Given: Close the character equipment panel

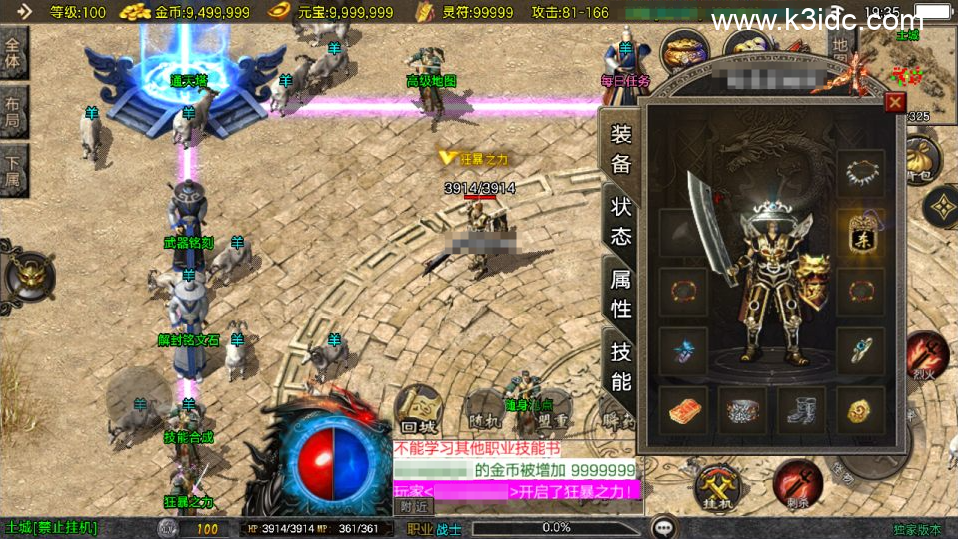Looking at the screenshot, I should [895, 102].
